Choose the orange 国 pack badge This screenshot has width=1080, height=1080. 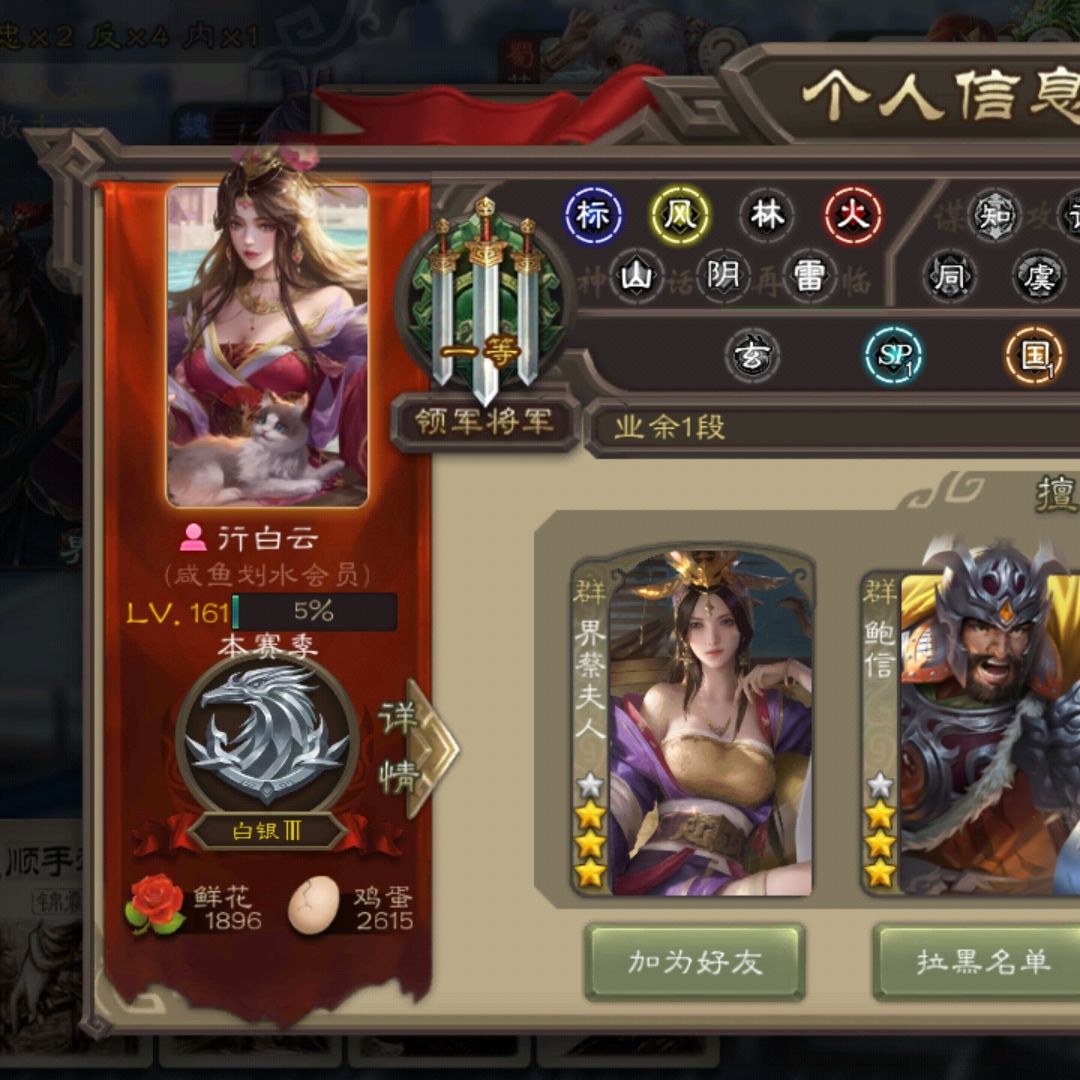pos(1033,356)
